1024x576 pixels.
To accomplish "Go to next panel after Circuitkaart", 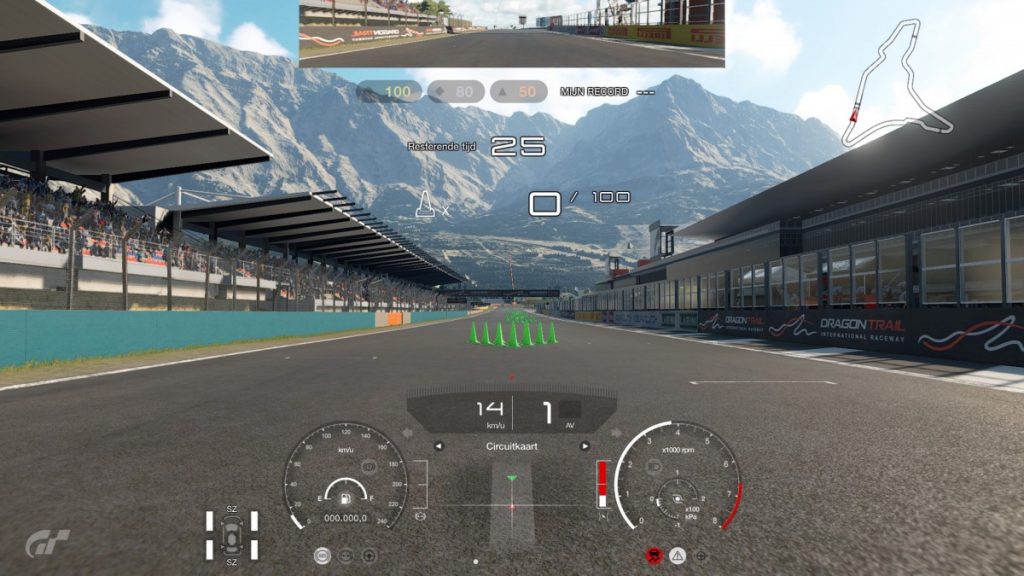I will tap(585, 446).
